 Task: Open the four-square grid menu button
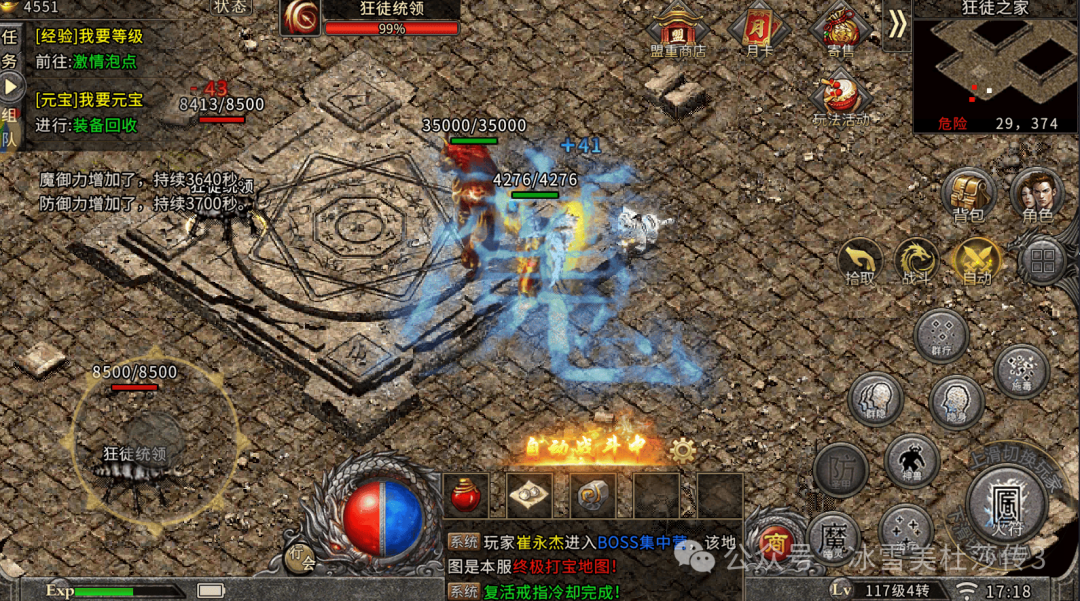tap(1042, 261)
